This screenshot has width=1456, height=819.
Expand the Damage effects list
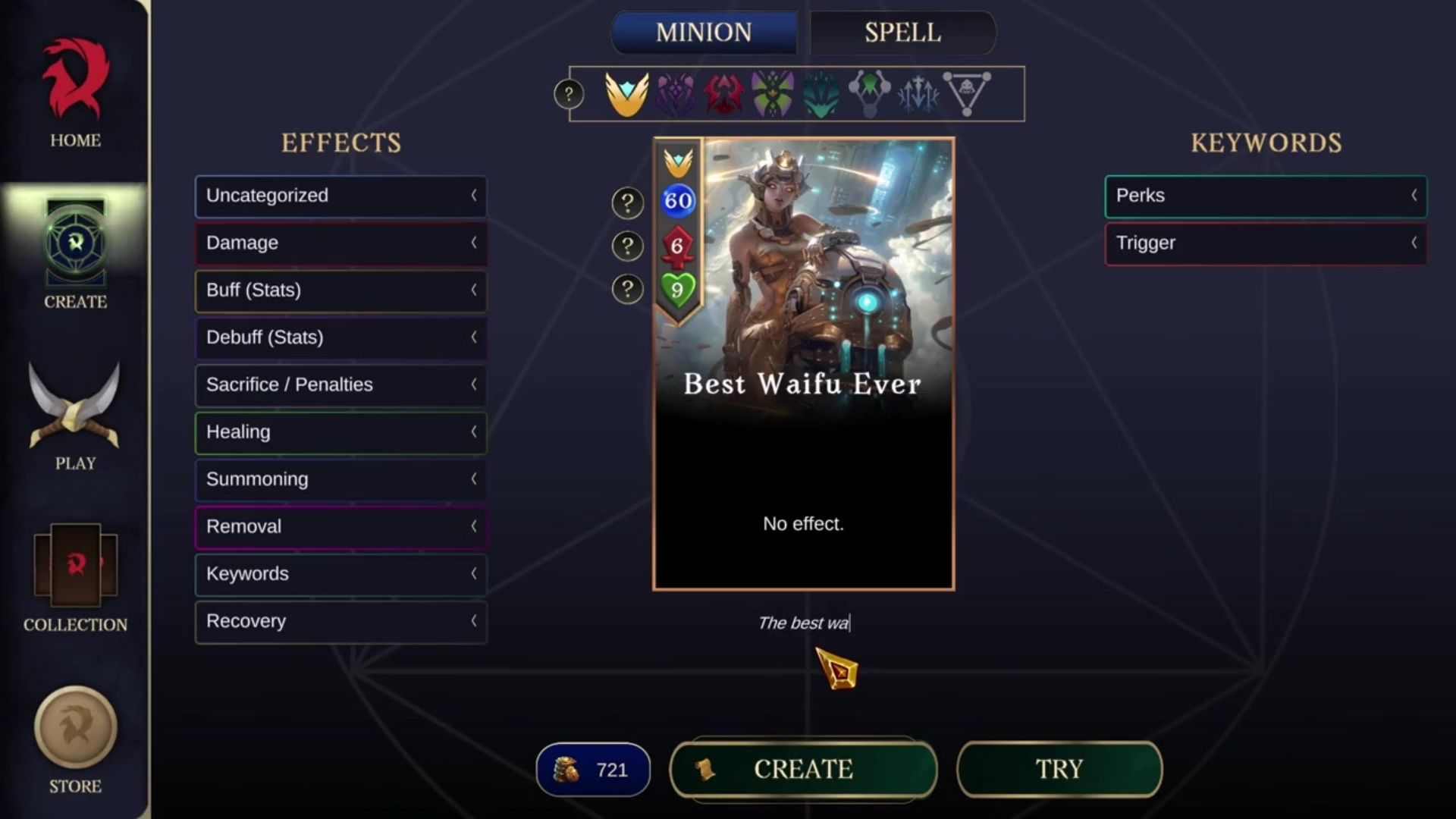click(x=340, y=243)
